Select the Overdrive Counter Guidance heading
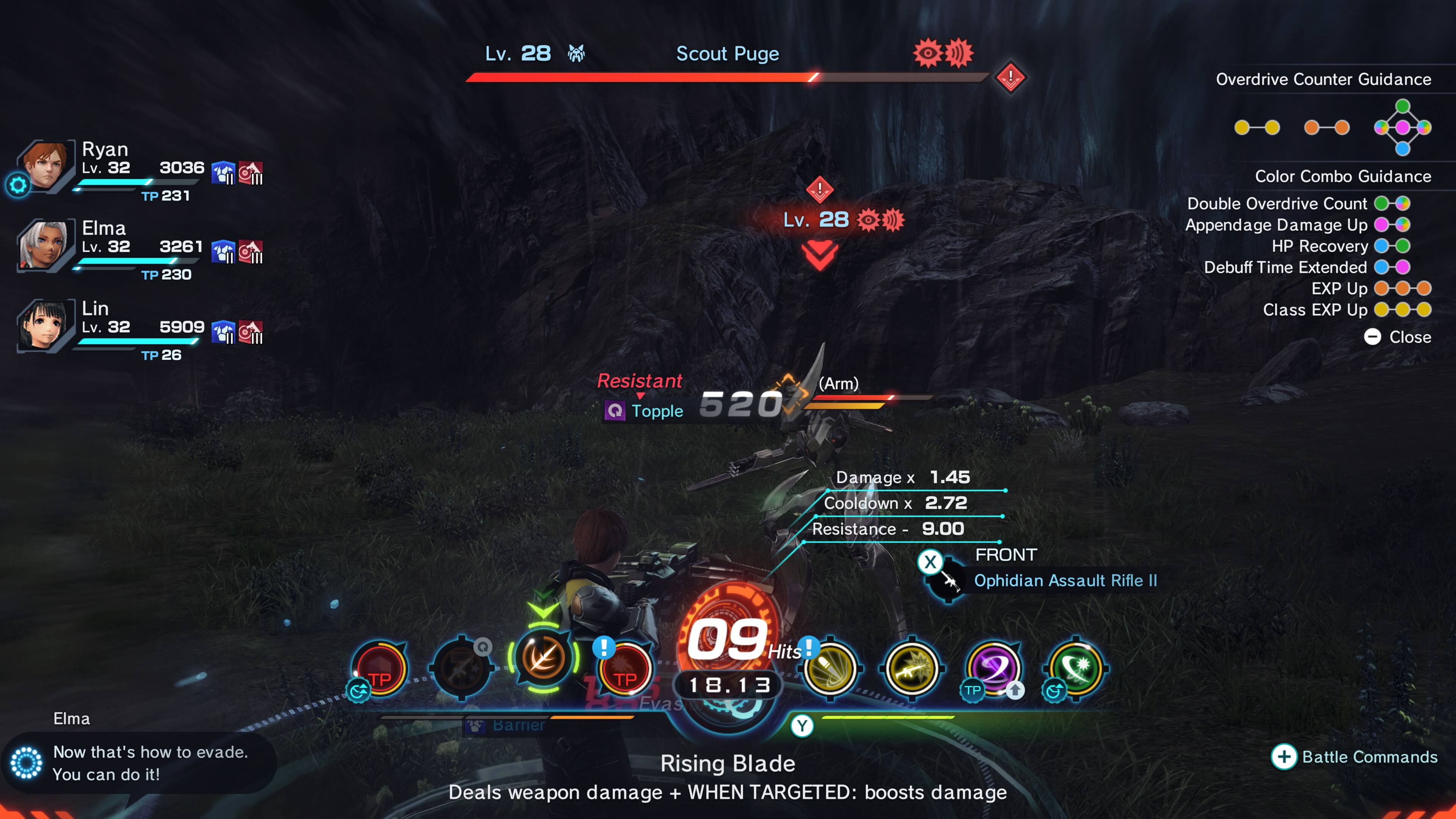The width and height of the screenshot is (1456, 819). (1324, 79)
